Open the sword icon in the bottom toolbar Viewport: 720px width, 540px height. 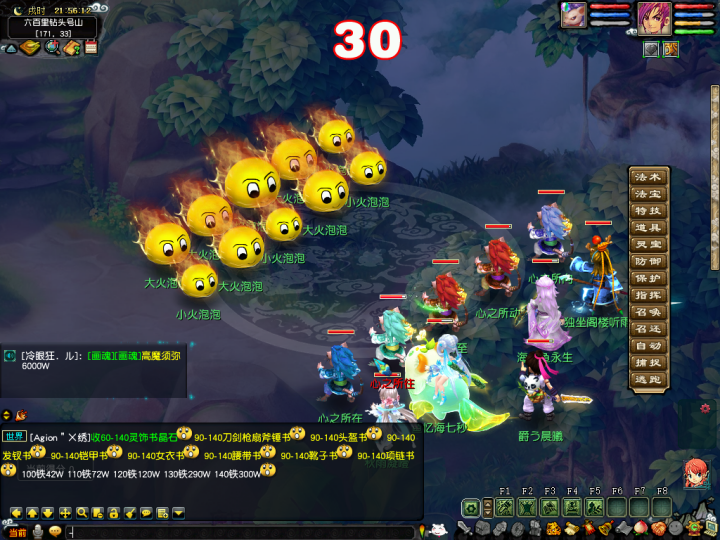tap(466, 529)
